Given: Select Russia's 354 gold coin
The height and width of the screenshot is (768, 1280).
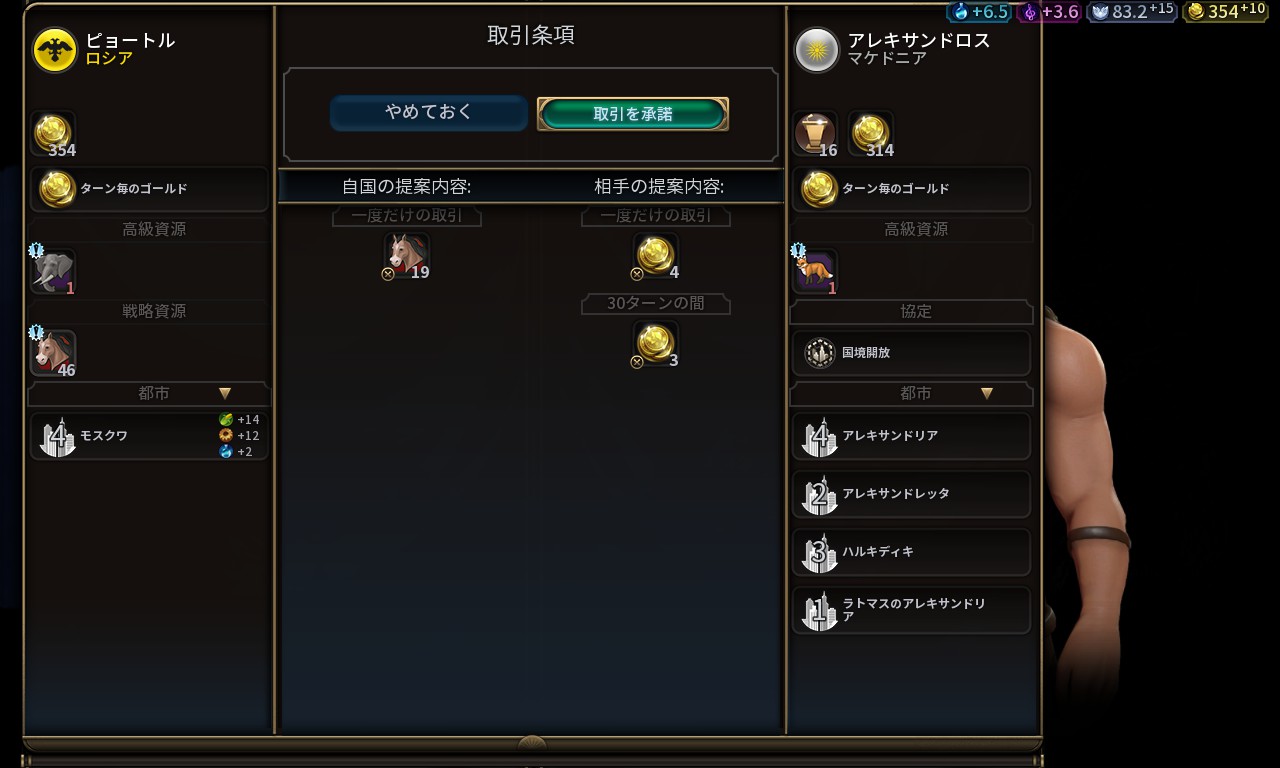Looking at the screenshot, I should (x=53, y=133).
